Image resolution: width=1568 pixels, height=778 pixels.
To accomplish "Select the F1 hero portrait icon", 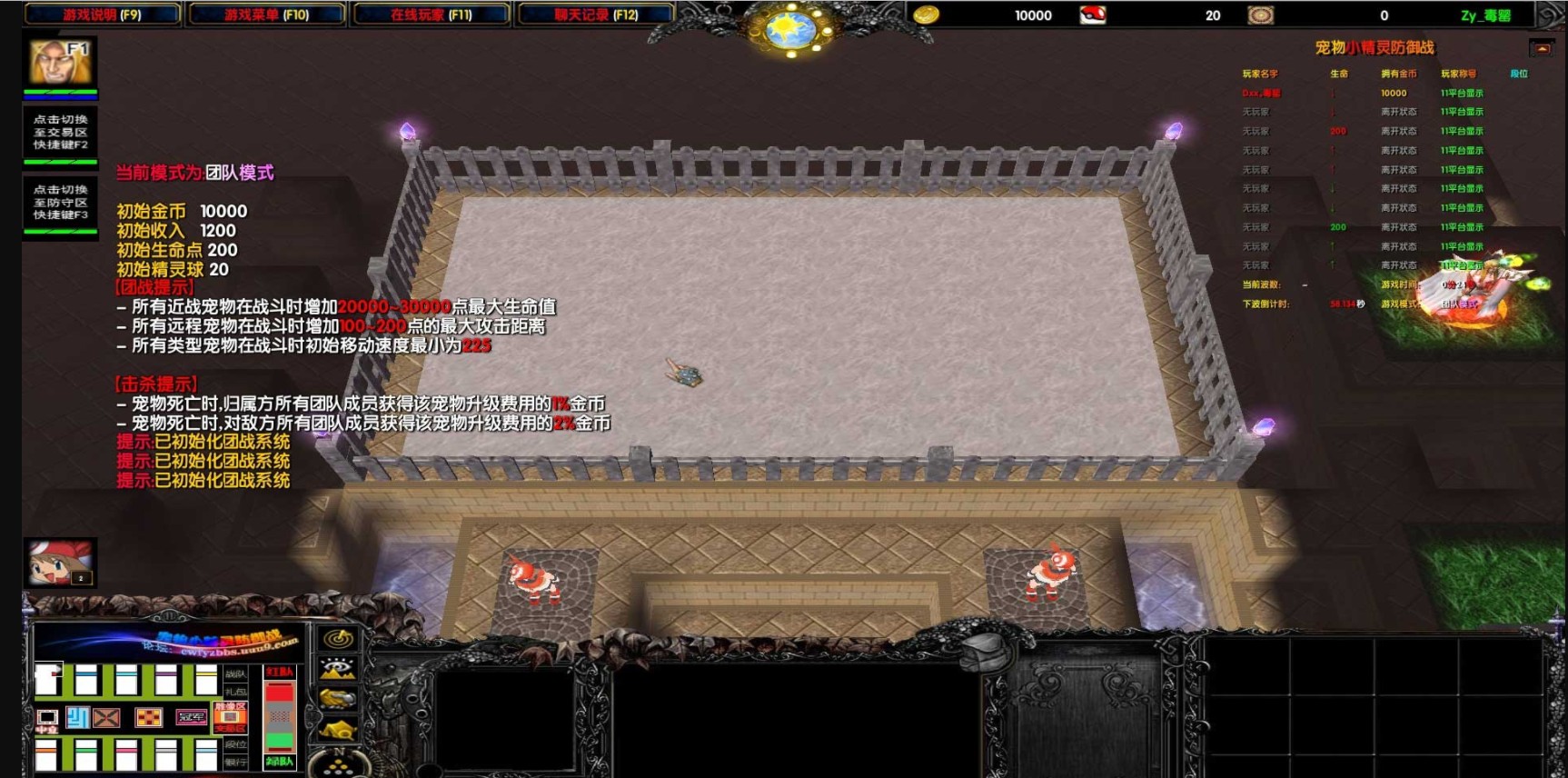I will [60, 62].
